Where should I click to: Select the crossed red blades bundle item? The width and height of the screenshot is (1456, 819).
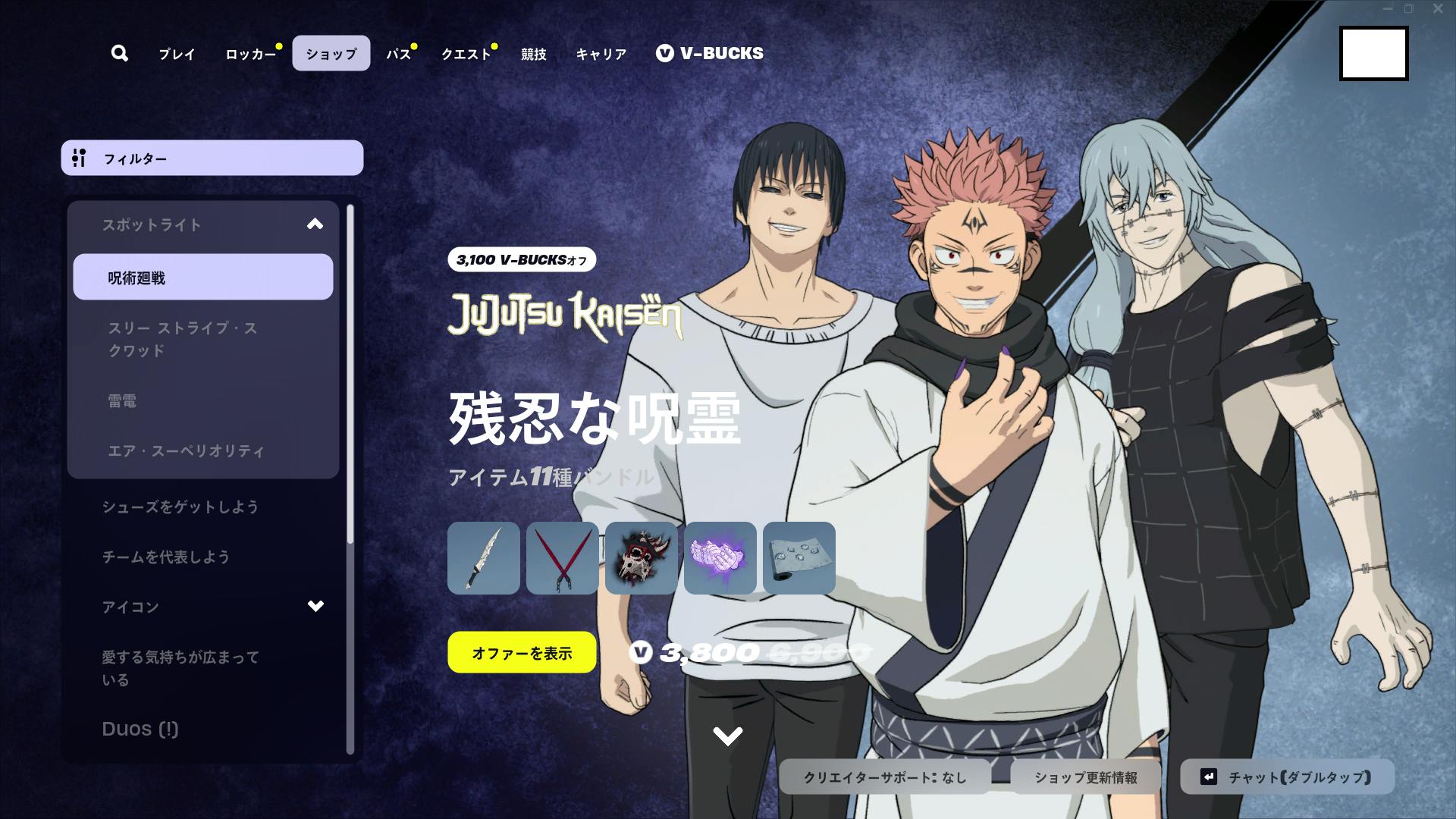point(563,558)
